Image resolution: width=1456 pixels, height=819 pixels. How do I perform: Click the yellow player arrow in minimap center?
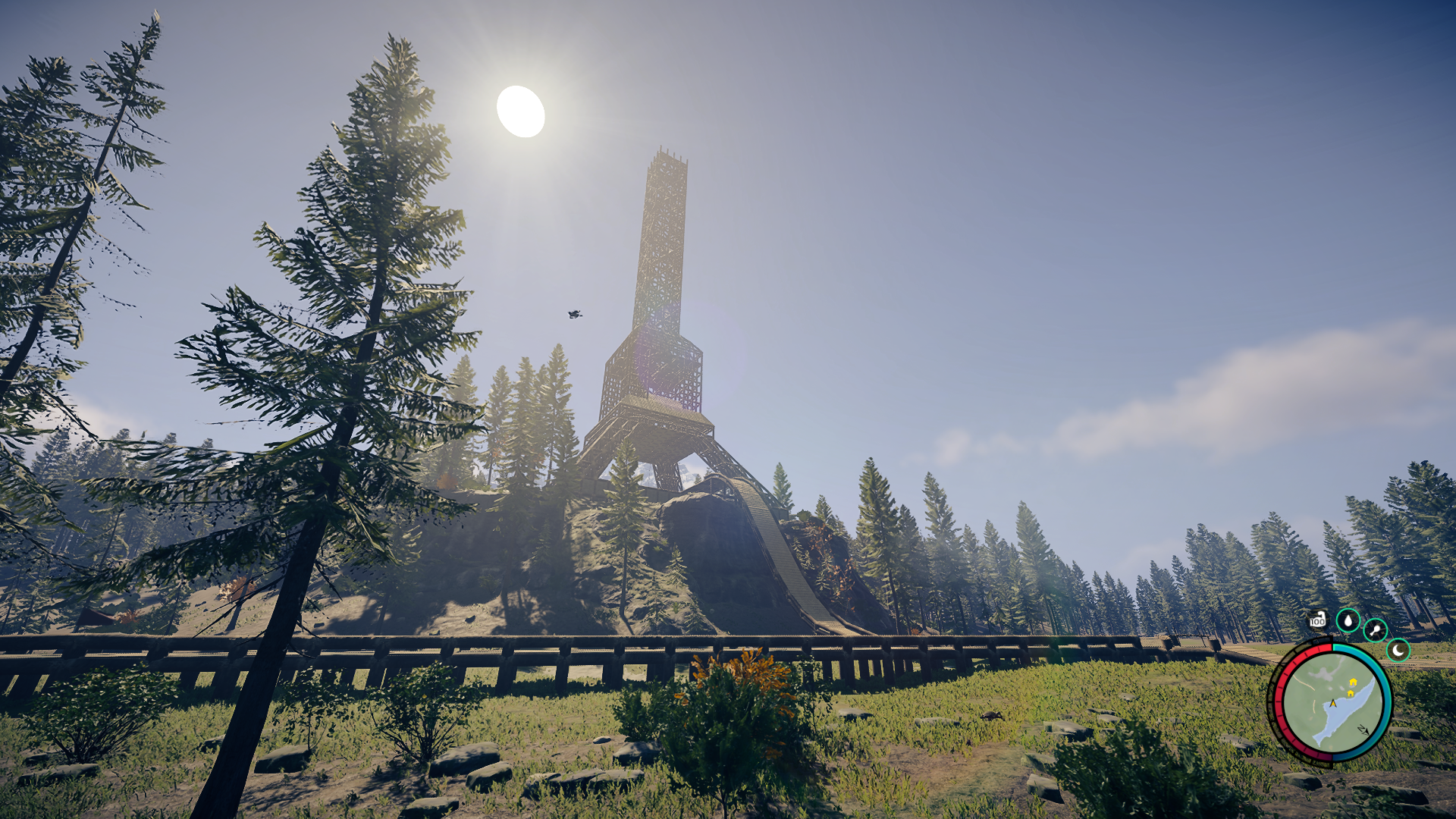pos(1333,703)
